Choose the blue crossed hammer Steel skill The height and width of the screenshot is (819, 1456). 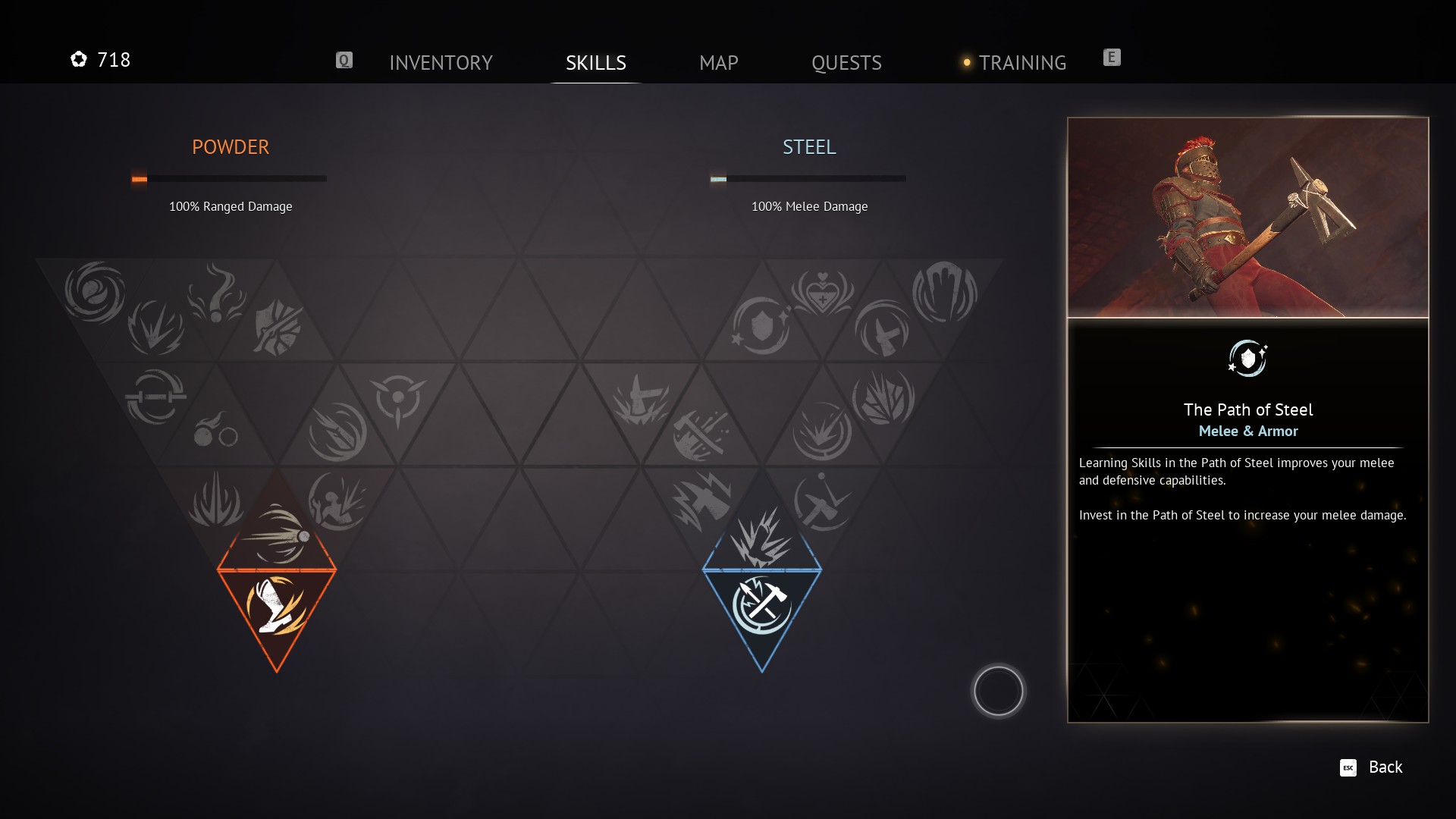pos(761,607)
